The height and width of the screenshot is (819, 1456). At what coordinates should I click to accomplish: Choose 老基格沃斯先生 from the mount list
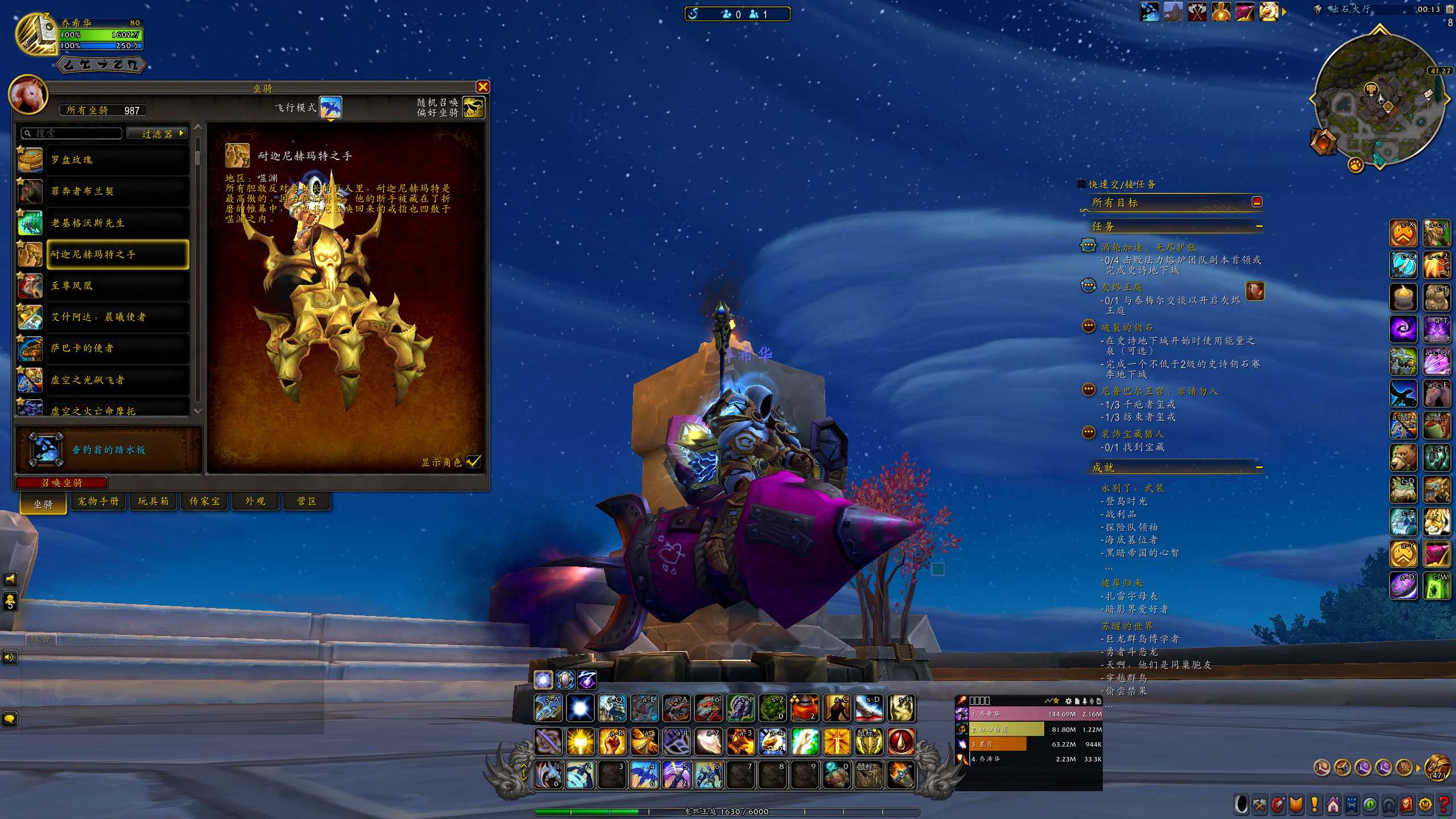117,223
